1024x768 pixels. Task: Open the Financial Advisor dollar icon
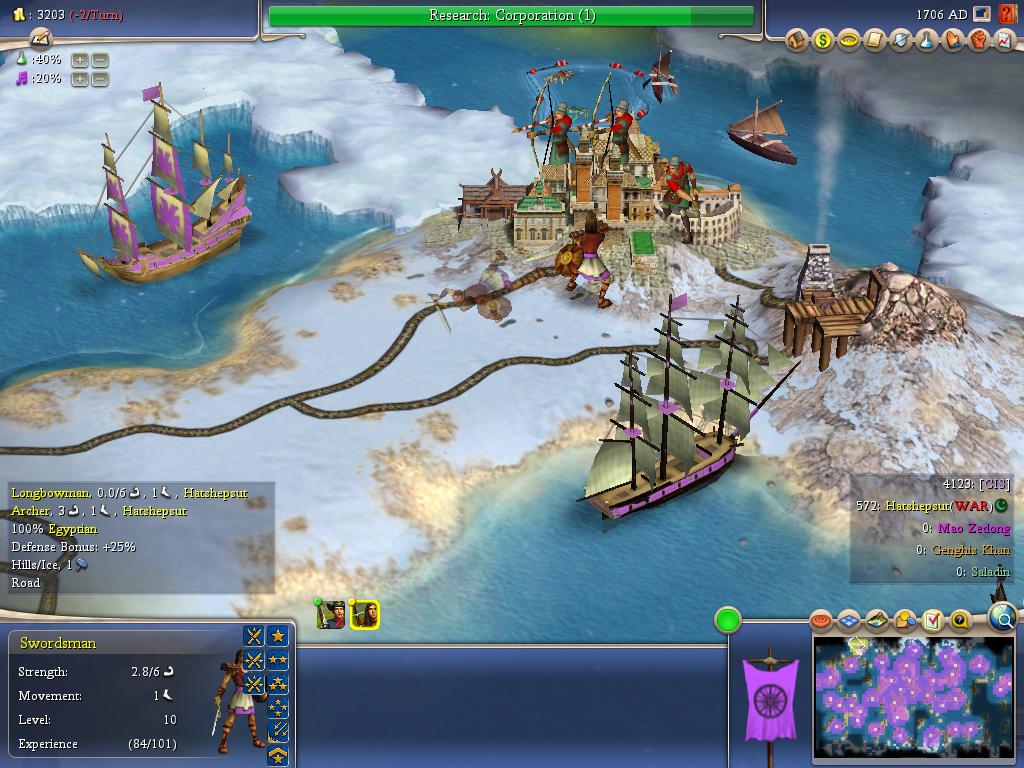click(823, 41)
